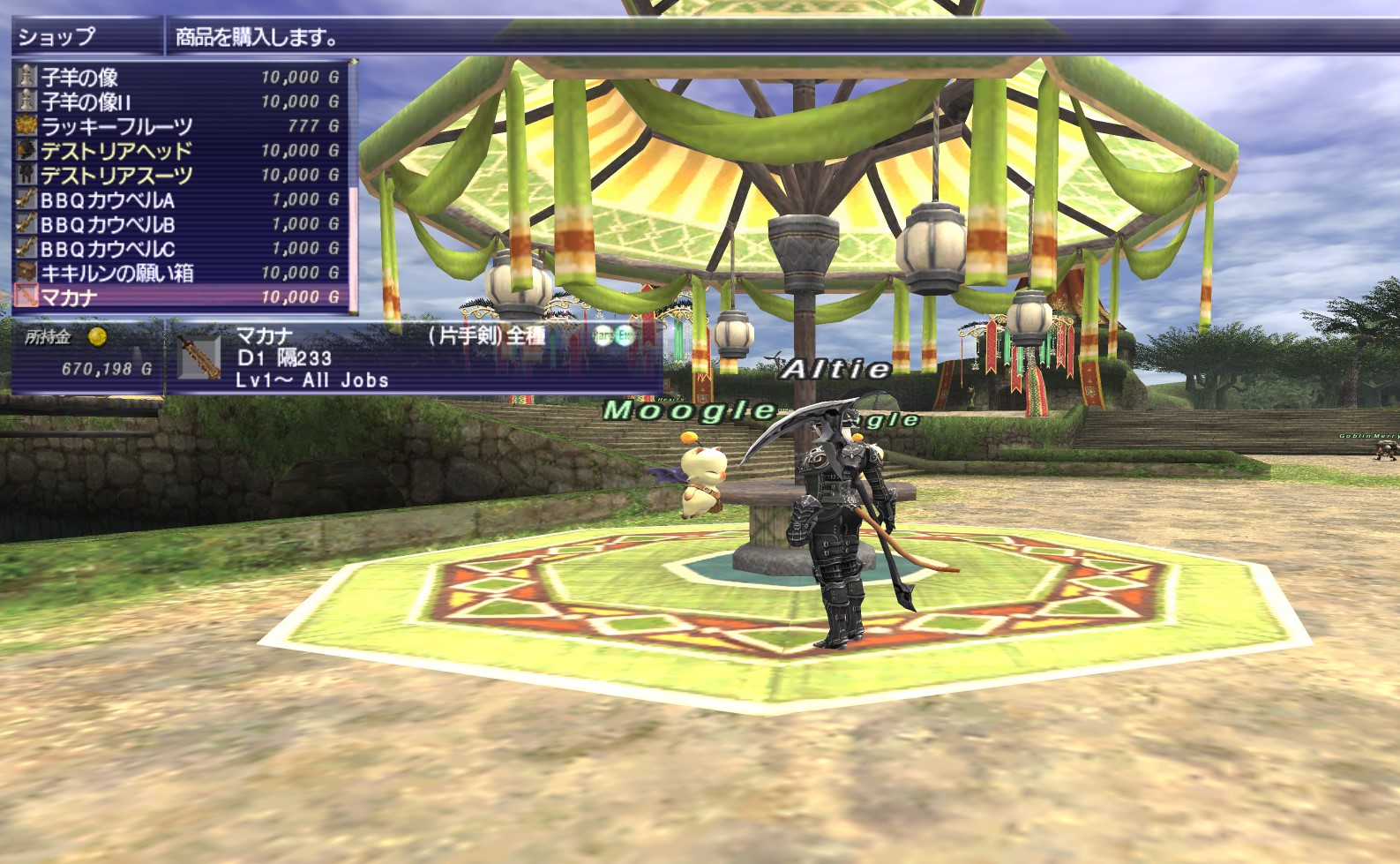Select デストリアスーツ in the shop list

click(x=176, y=175)
